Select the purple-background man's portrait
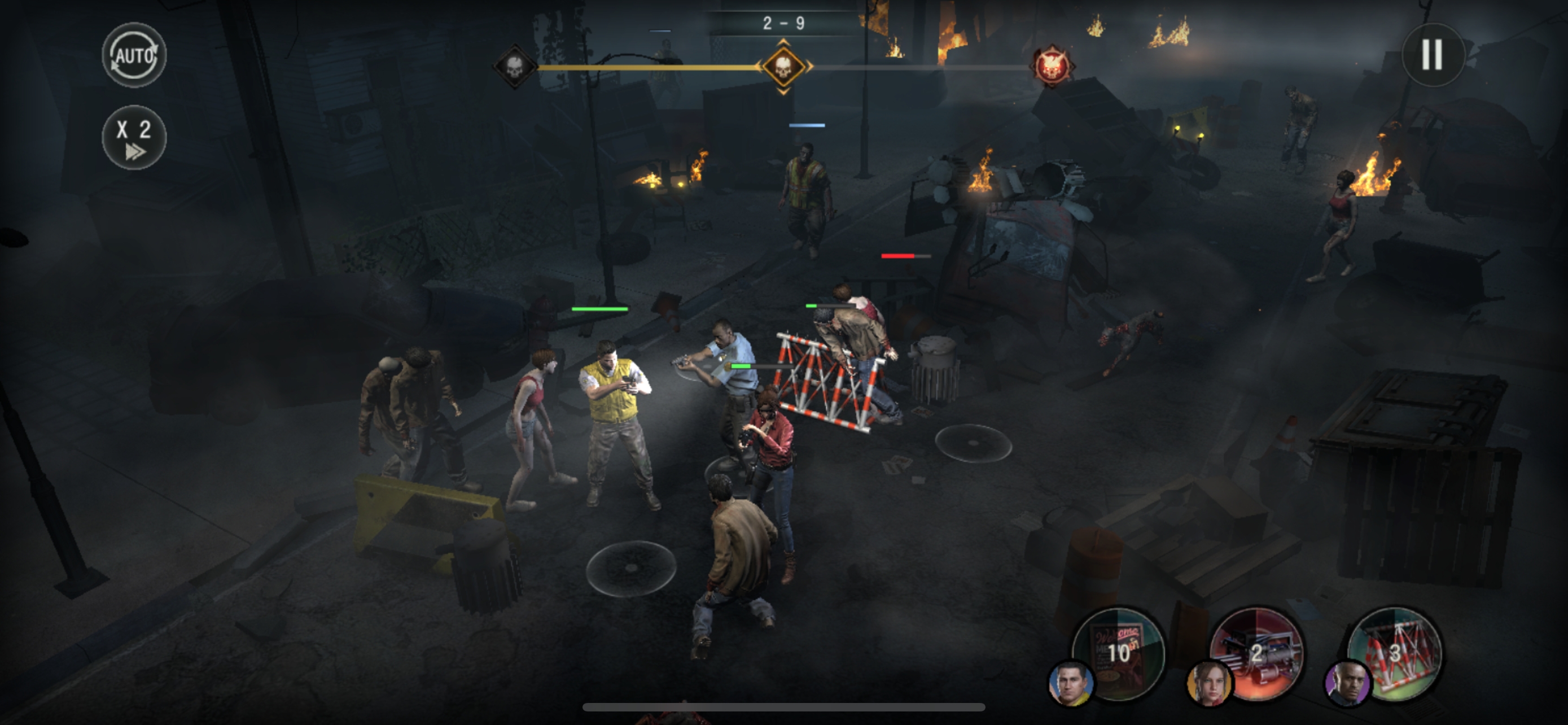This screenshot has width=1568, height=725. click(1347, 684)
